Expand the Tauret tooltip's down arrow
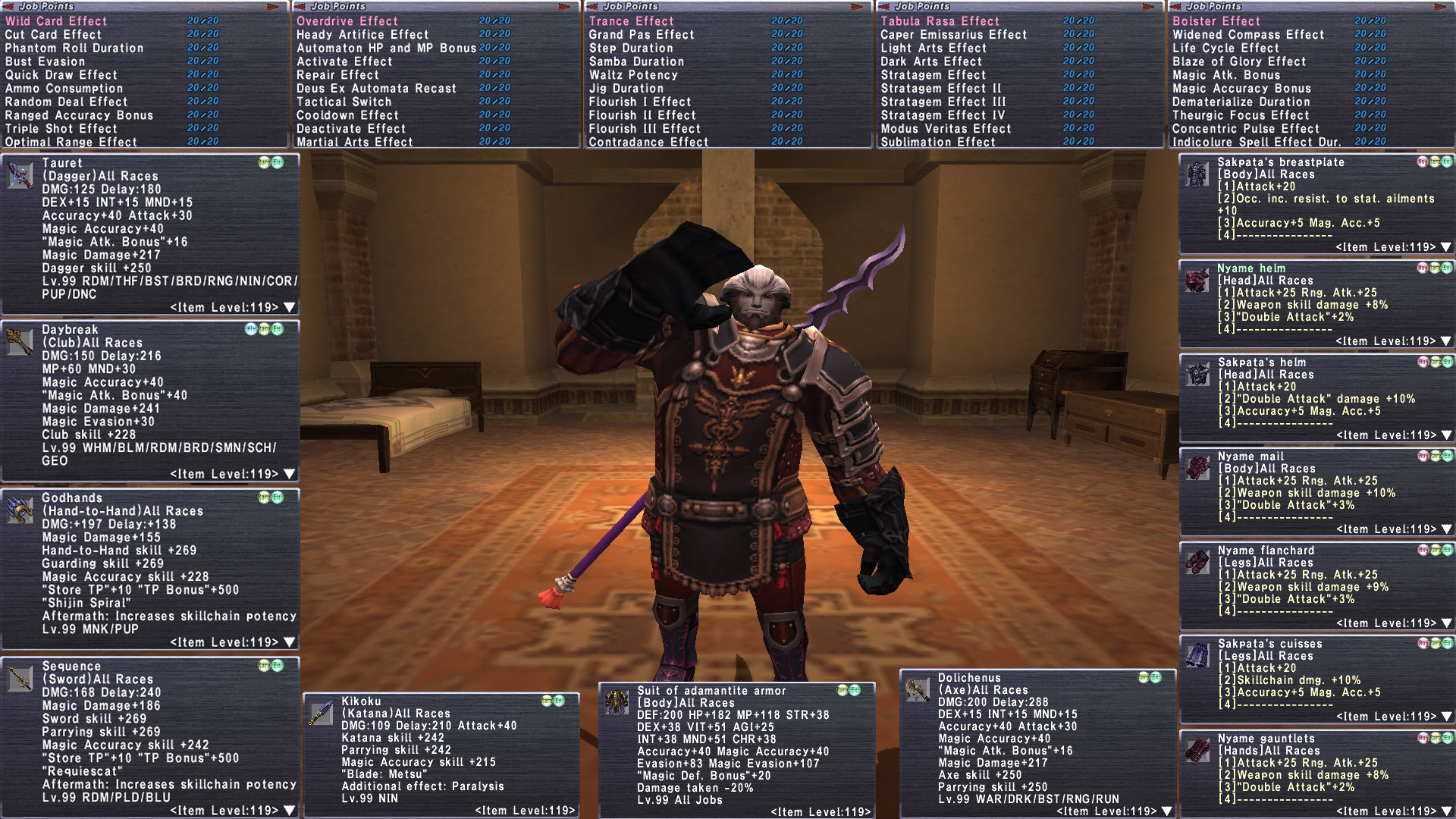The height and width of the screenshot is (819, 1456). (289, 308)
